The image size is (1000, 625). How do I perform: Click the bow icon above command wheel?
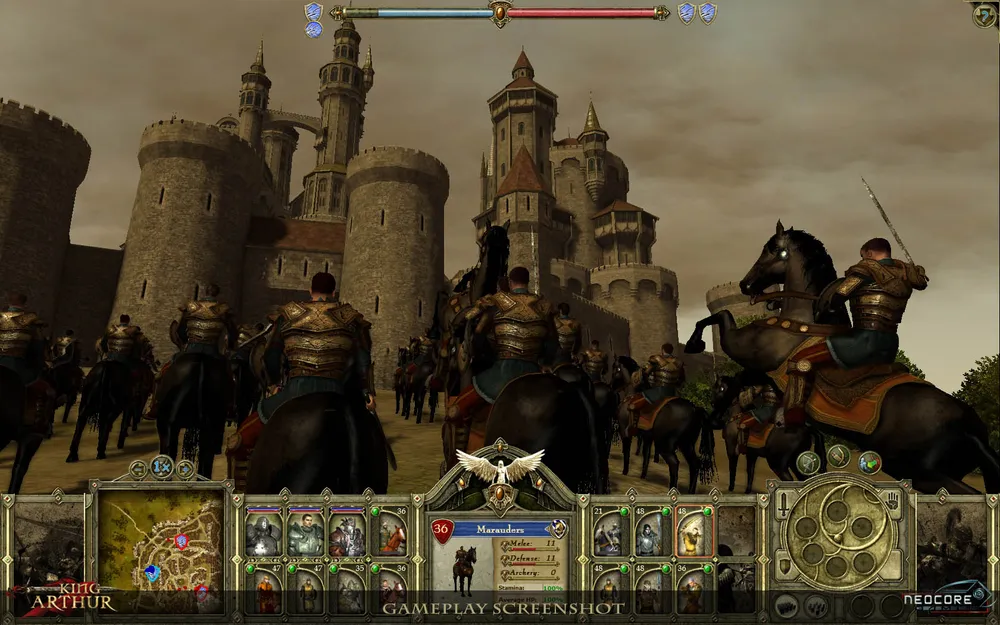(x=808, y=462)
